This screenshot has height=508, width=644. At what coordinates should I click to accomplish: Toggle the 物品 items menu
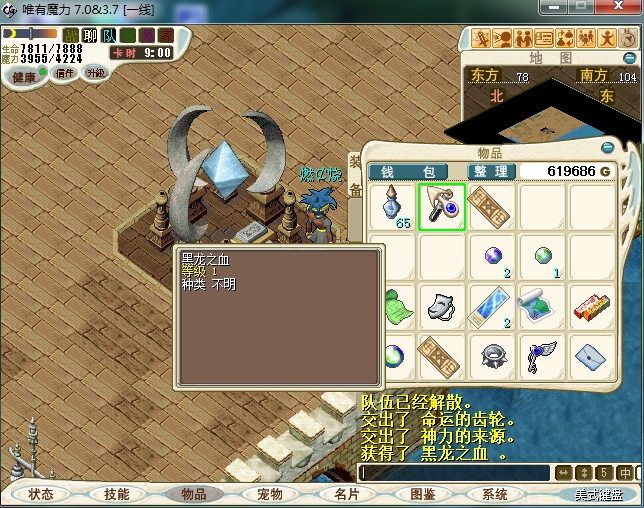[193, 494]
